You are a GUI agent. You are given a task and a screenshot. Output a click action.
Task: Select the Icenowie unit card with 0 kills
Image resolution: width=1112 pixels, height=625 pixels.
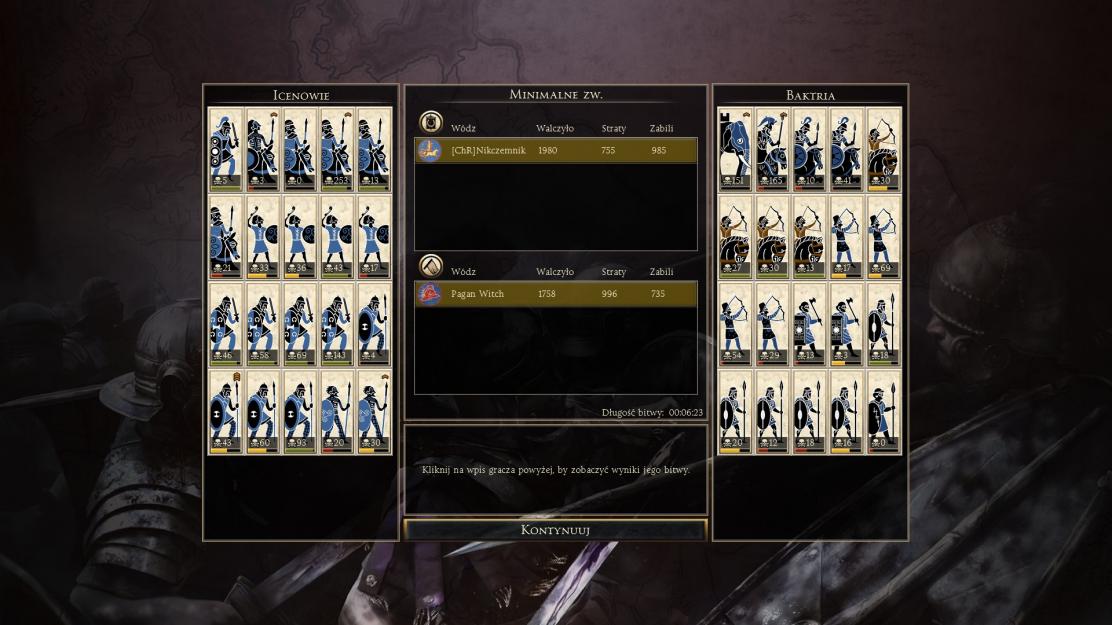click(x=300, y=148)
